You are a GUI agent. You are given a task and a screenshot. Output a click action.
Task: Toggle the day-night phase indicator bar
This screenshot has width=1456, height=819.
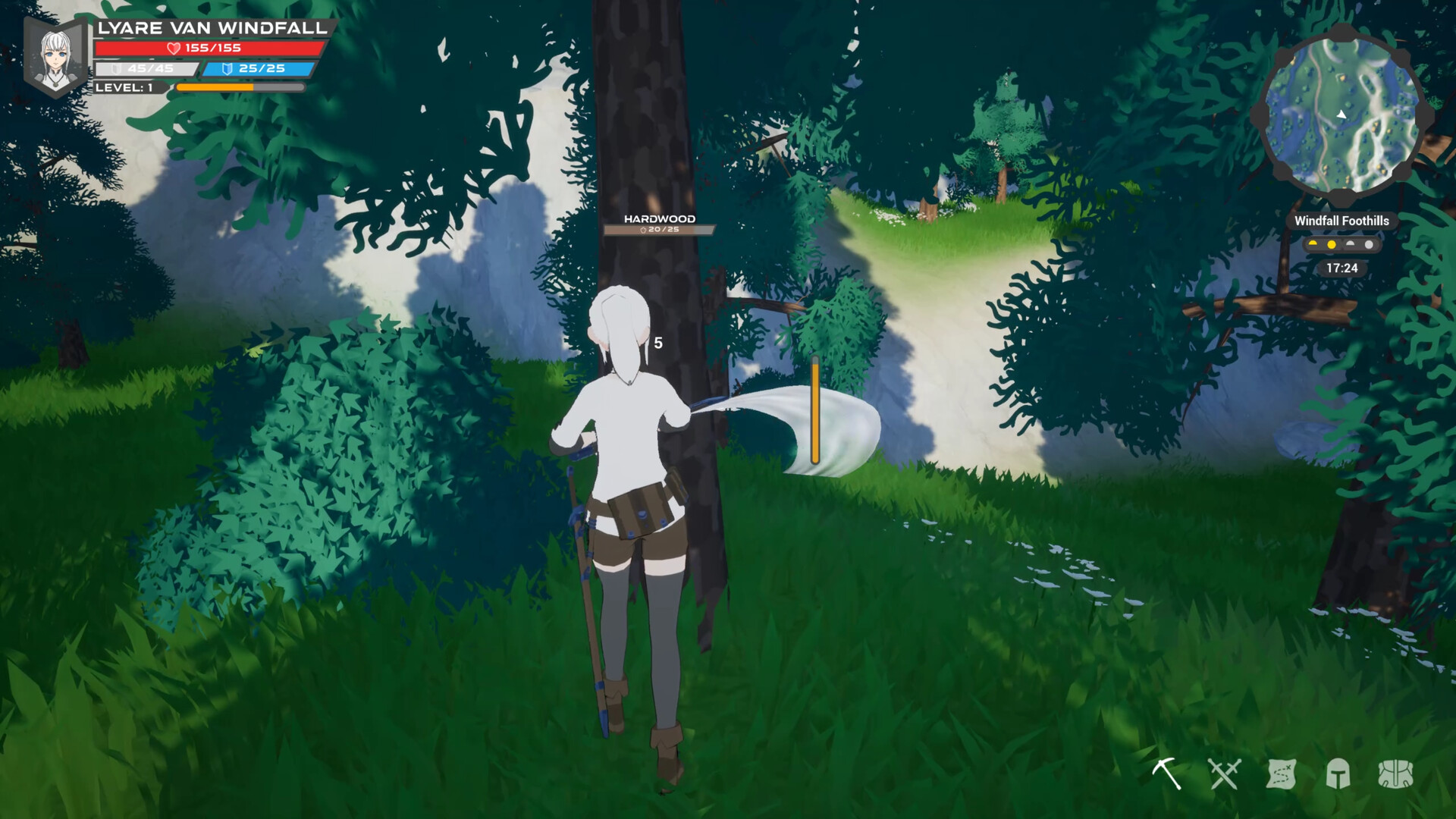(1341, 243)
